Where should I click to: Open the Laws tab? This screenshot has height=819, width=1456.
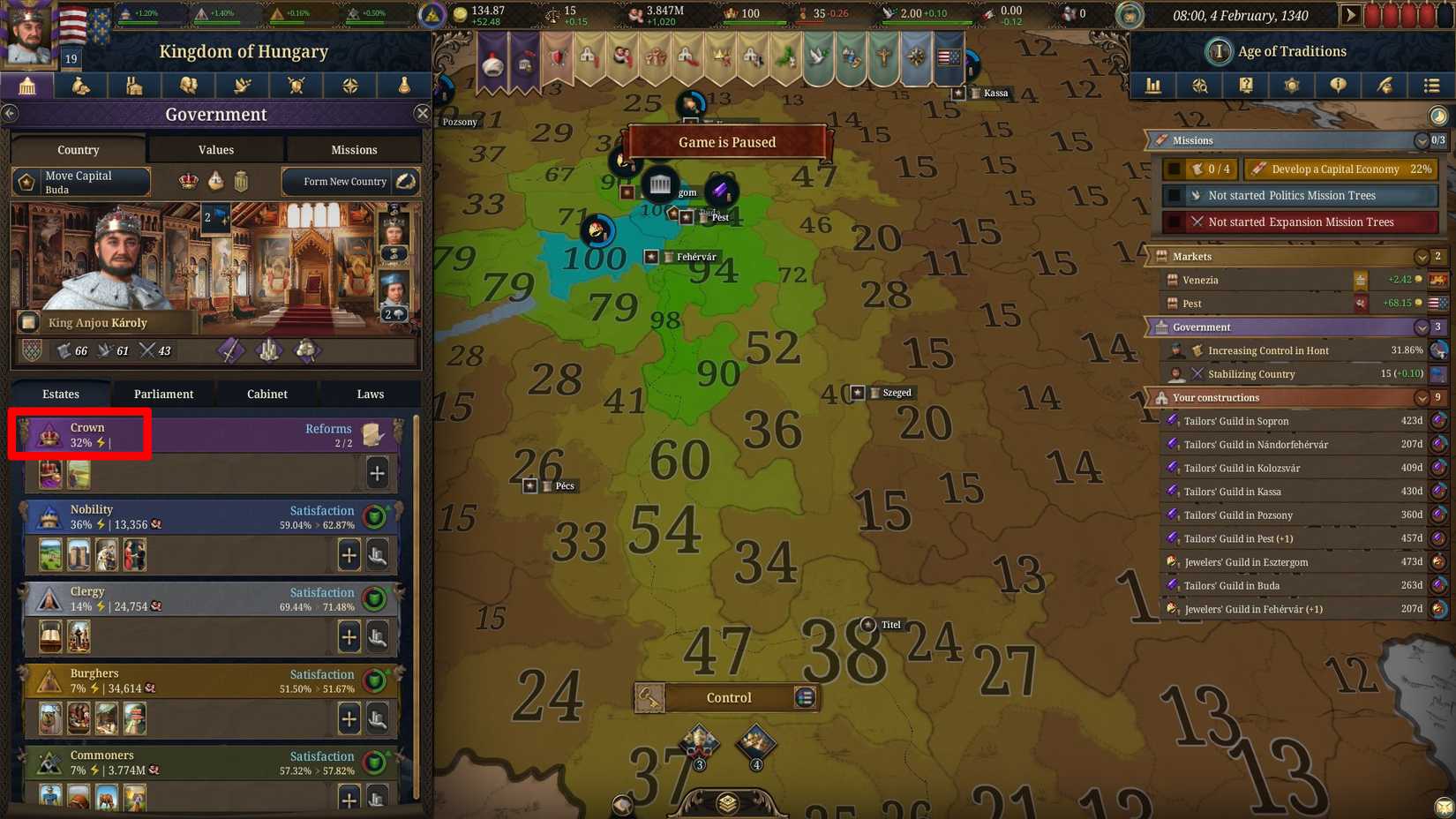point(370,394)
